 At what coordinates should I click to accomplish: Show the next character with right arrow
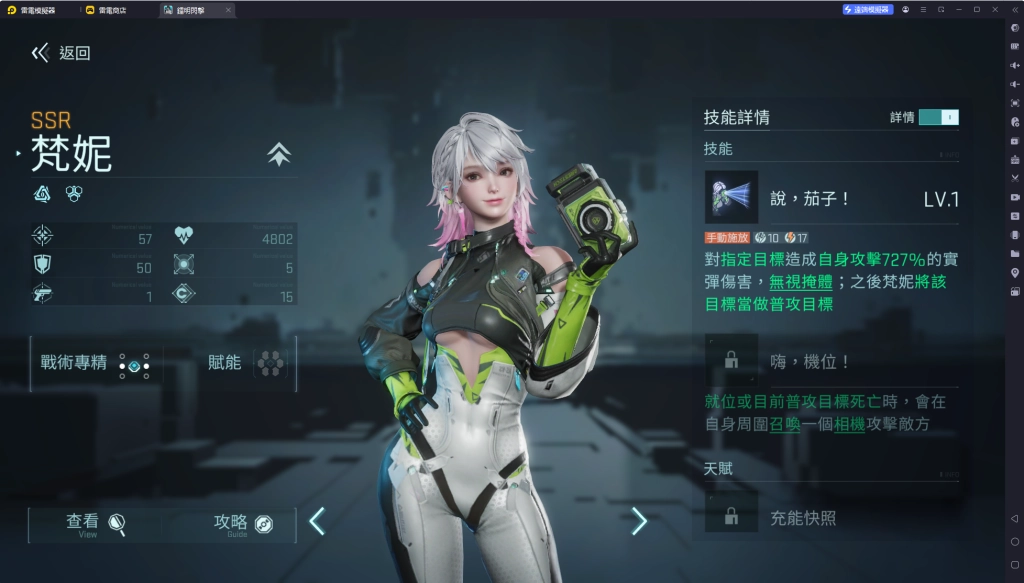tap(639, 521)
